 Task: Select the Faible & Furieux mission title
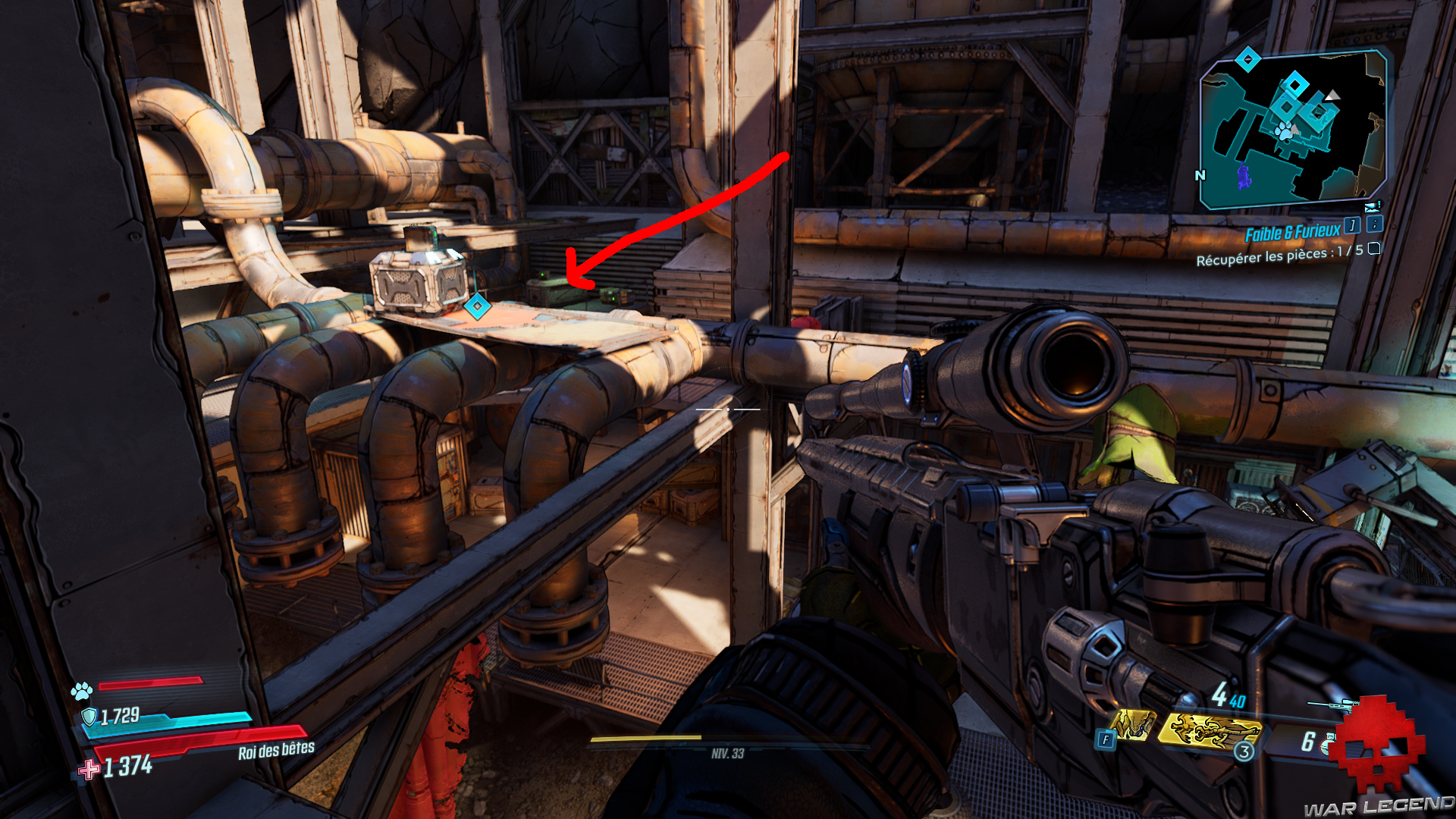click(x=1293, y=231)
